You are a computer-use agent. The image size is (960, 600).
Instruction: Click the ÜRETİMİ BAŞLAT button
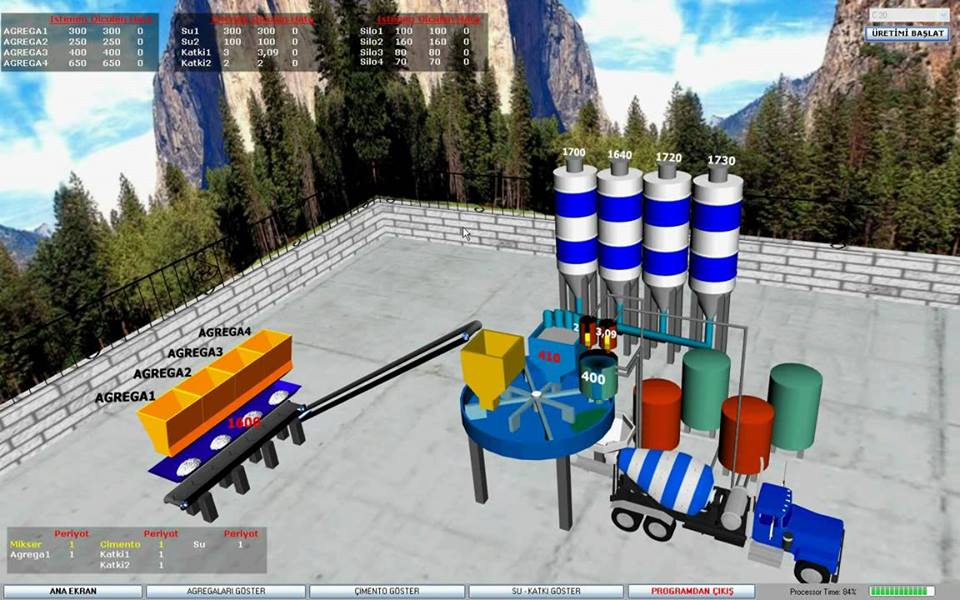908,33
